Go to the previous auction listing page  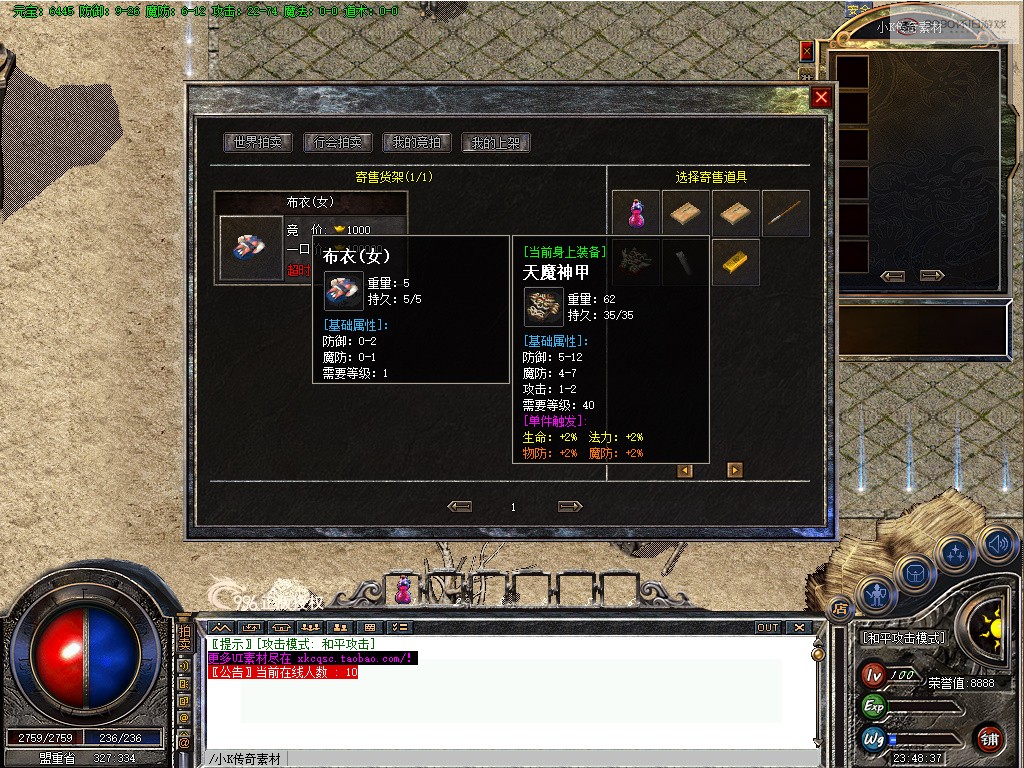[460, 507]
